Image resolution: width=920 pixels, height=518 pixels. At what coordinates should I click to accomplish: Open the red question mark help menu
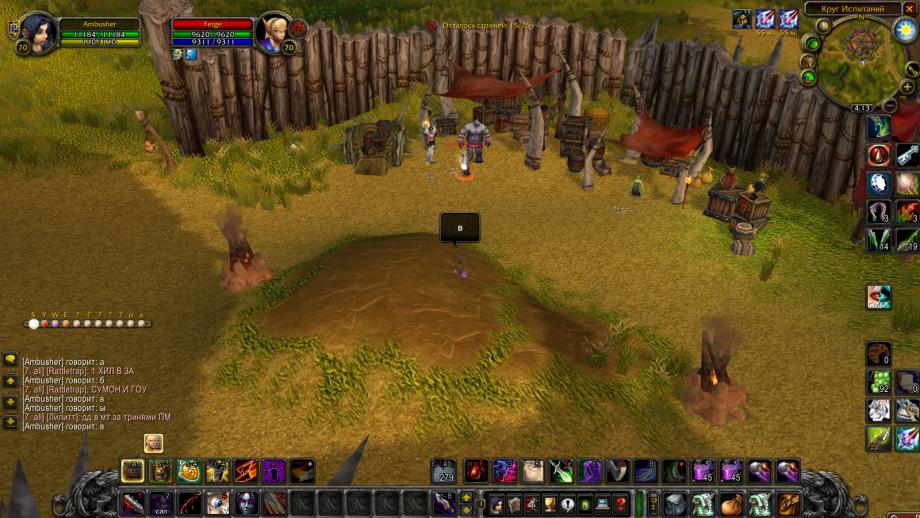(621, 504)
